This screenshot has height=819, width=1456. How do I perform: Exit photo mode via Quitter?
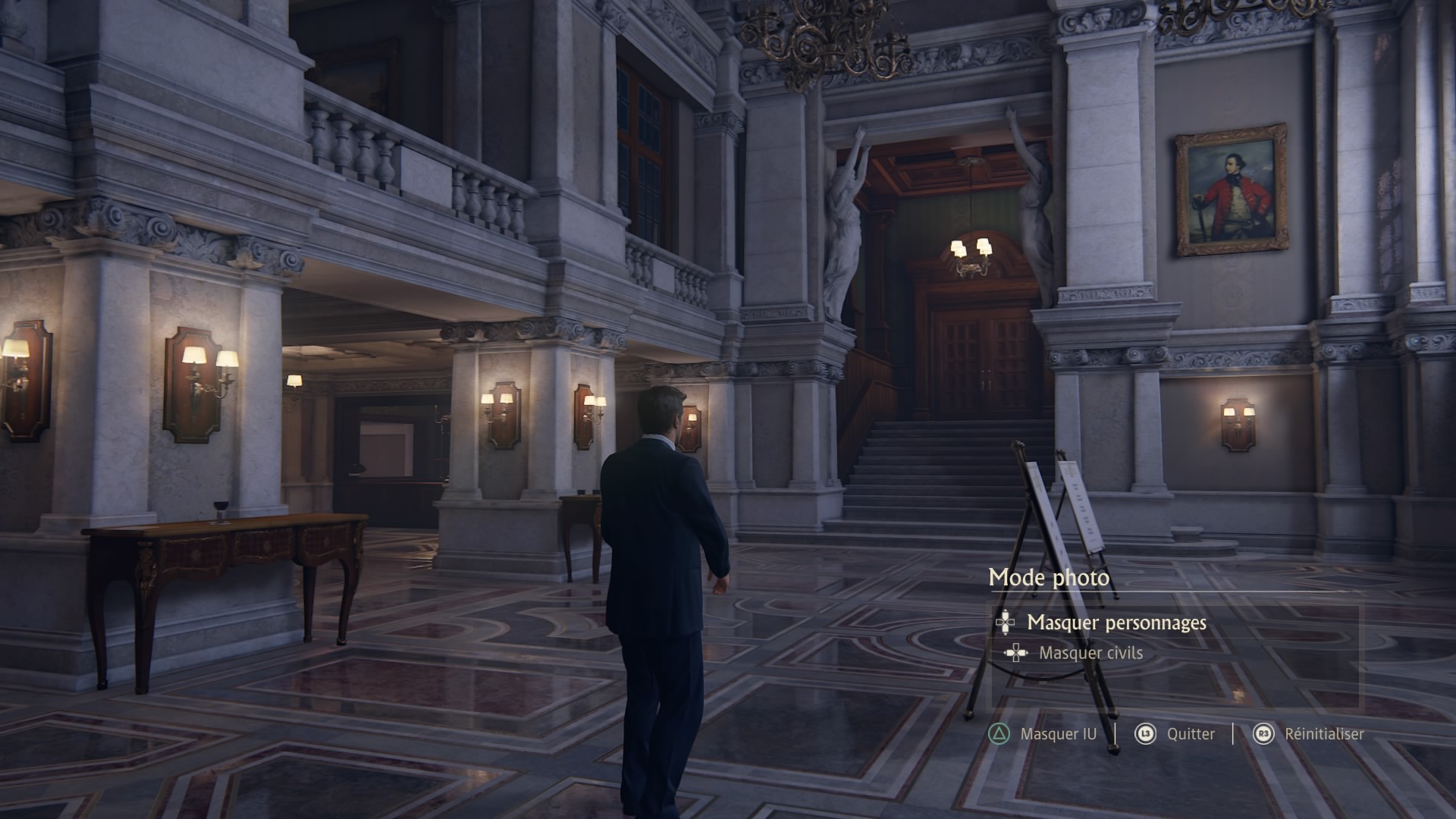(1190, 734)
